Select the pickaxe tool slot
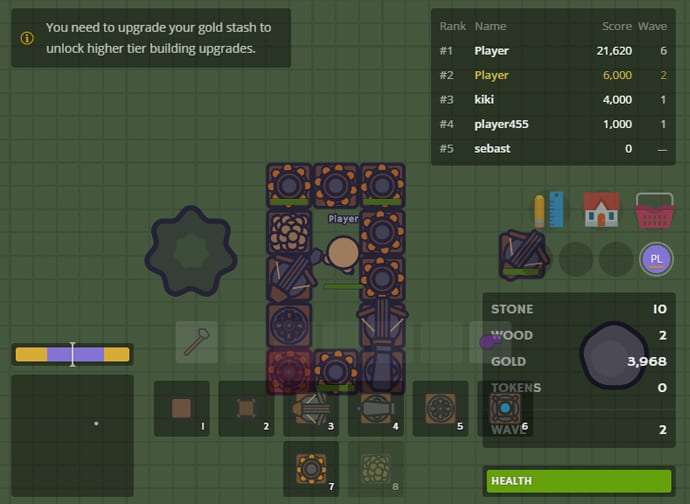Image resolution: width=690 pixels, height=504 pixels. 197,342
